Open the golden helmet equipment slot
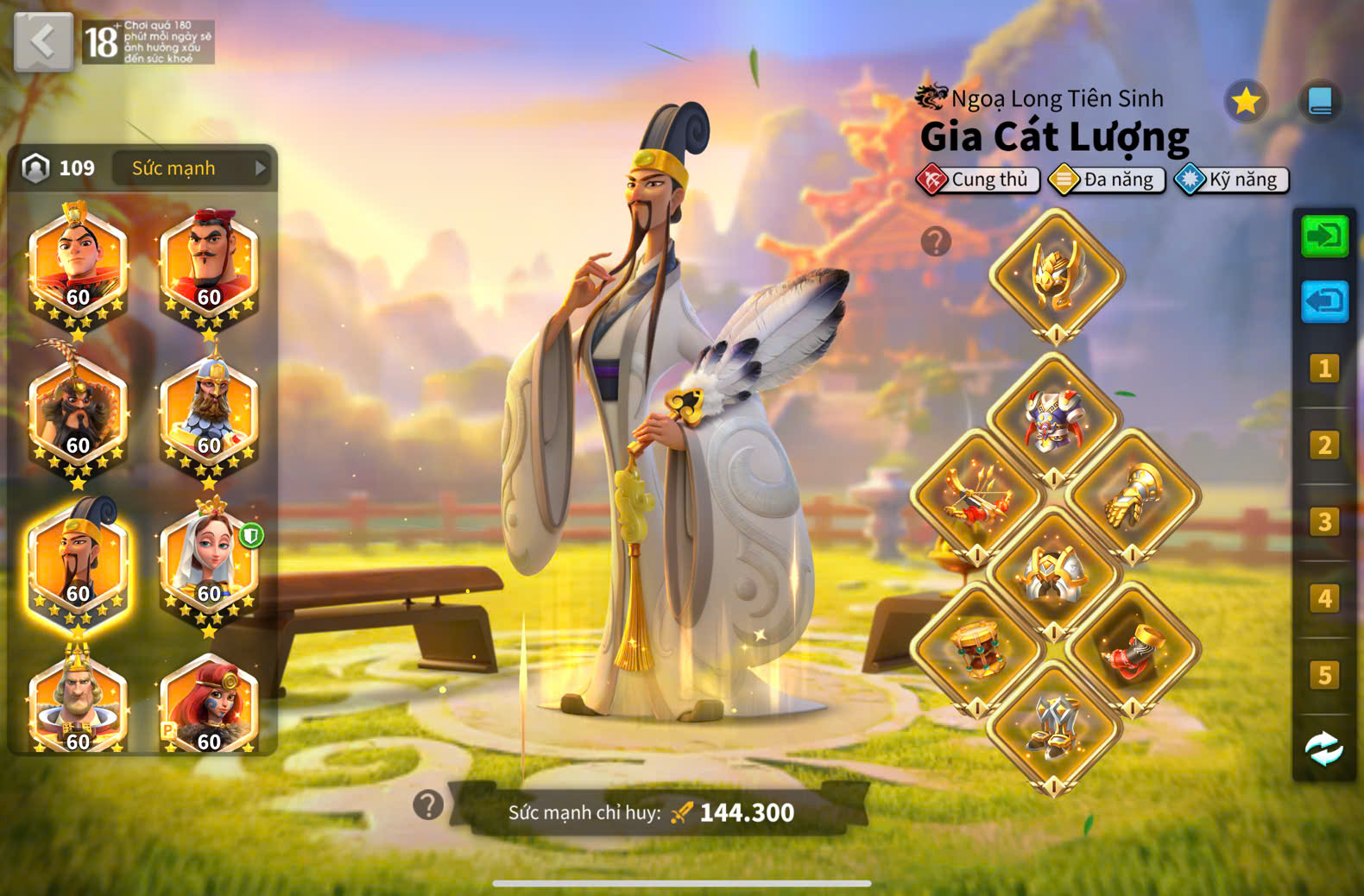This screenshot has width=1364, height=896. [1056, 276]
